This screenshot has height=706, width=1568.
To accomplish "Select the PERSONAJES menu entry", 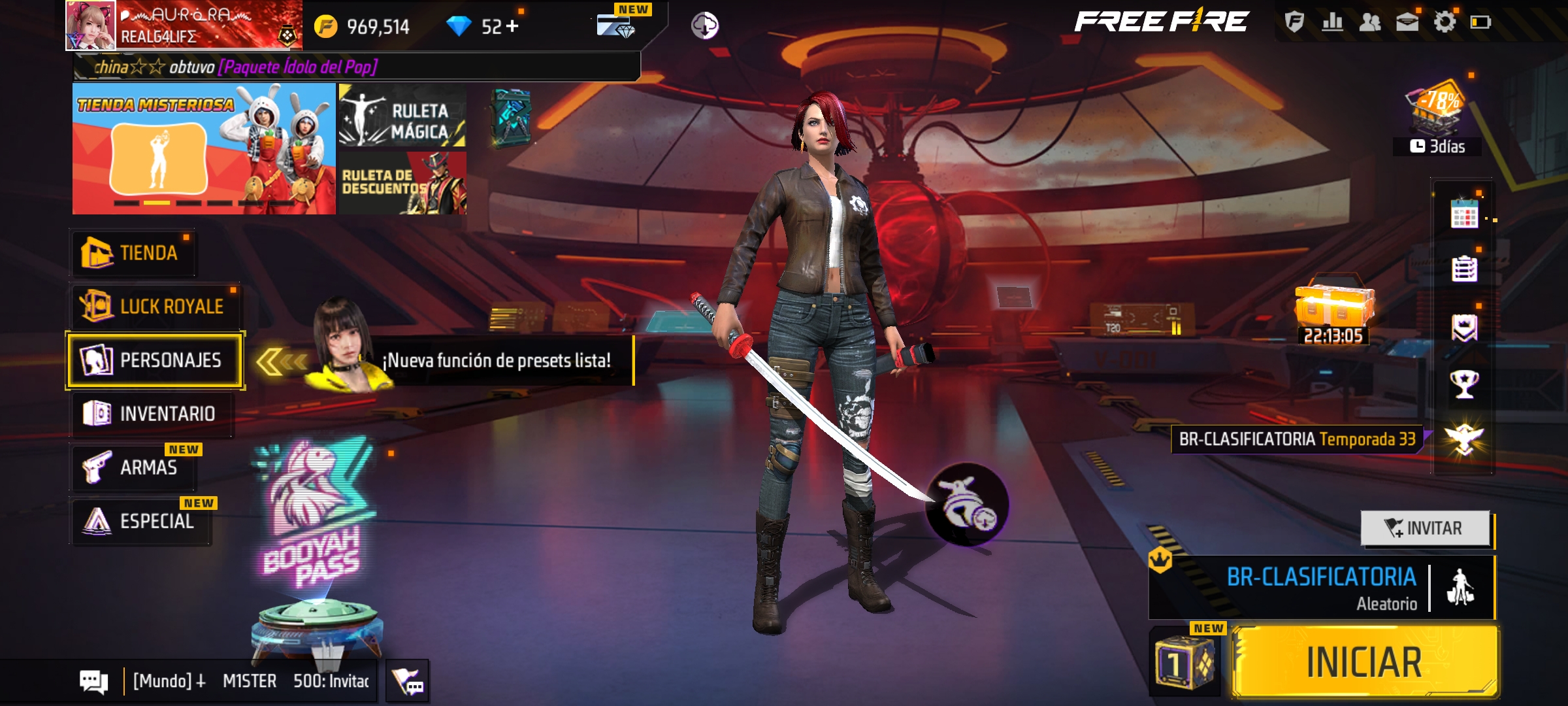I will pos(155,360).
